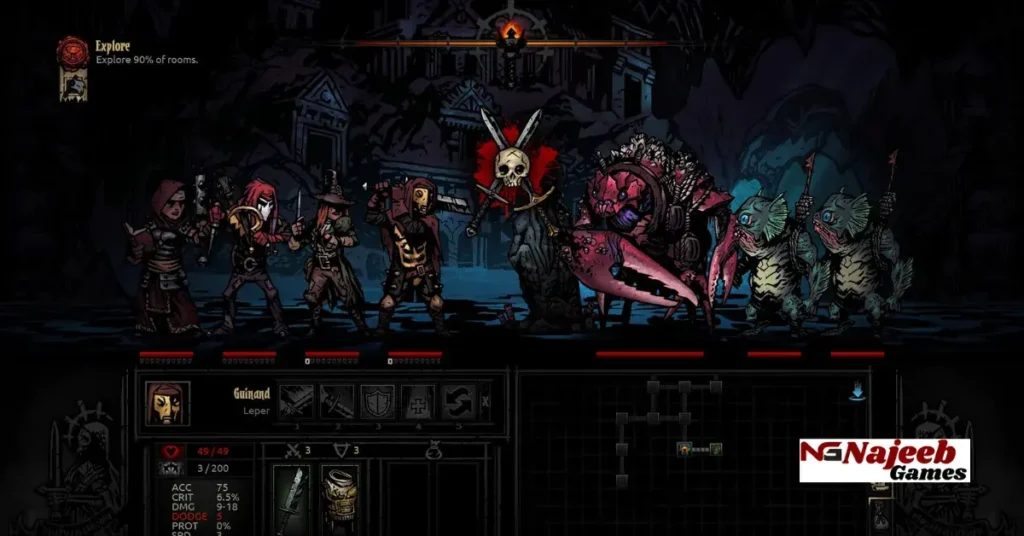Image resolution: width=1024 pixels, height=536 pixels.
Task: Choose the shield skill icon
Action: pyautogui.click(x=377, y=402)
